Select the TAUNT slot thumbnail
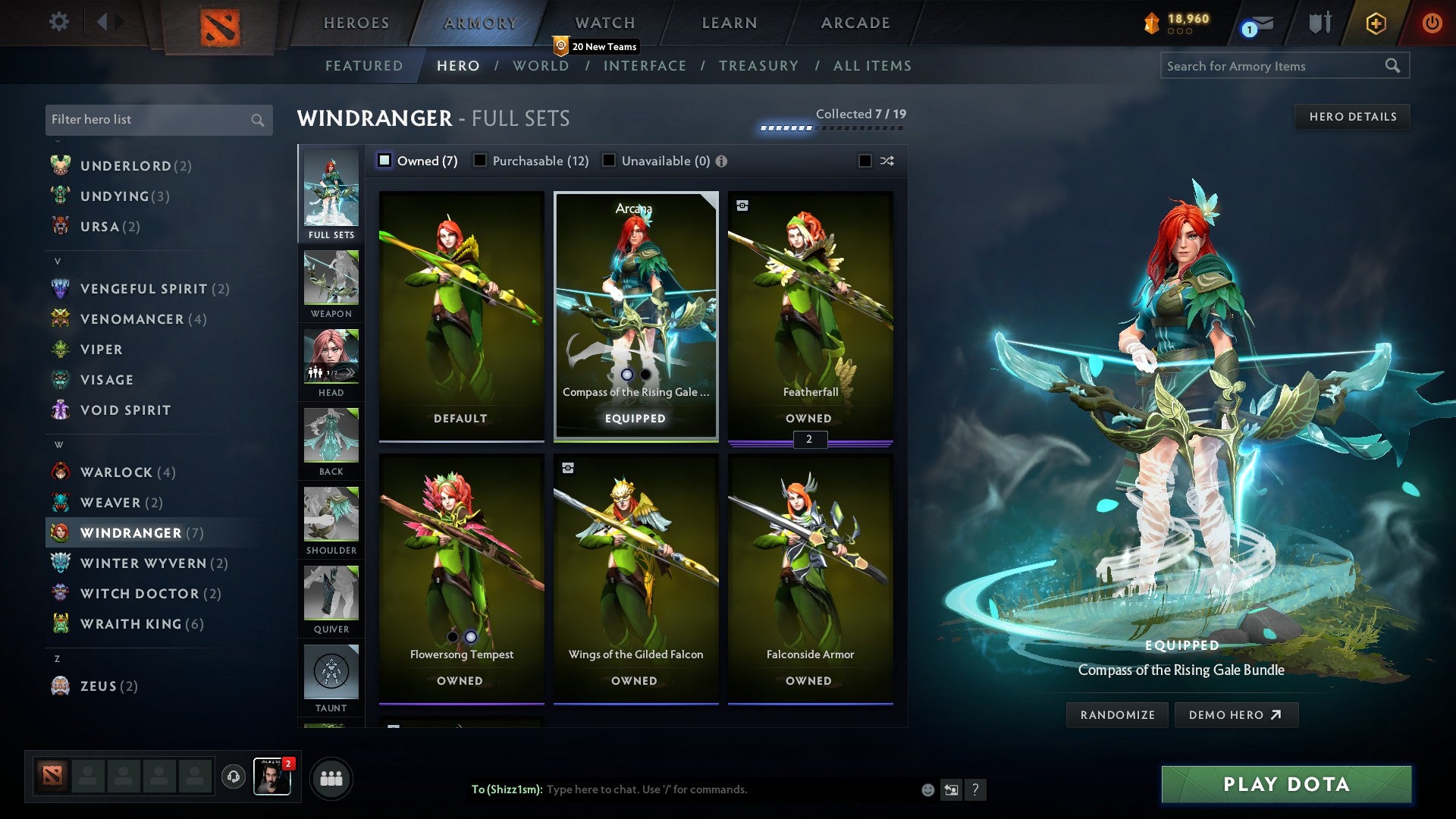This screenshot has height=819, width=1456. [331, 673]
